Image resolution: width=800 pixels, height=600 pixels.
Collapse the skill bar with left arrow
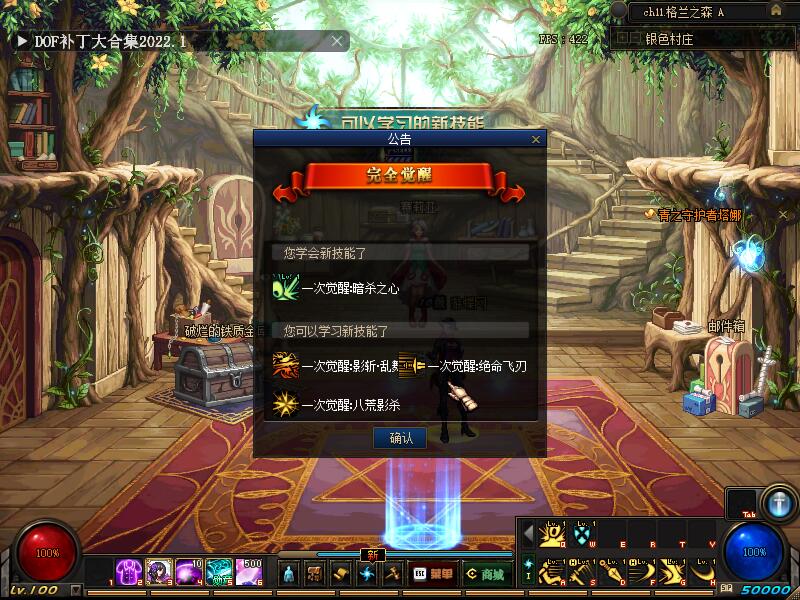[528, 534]
